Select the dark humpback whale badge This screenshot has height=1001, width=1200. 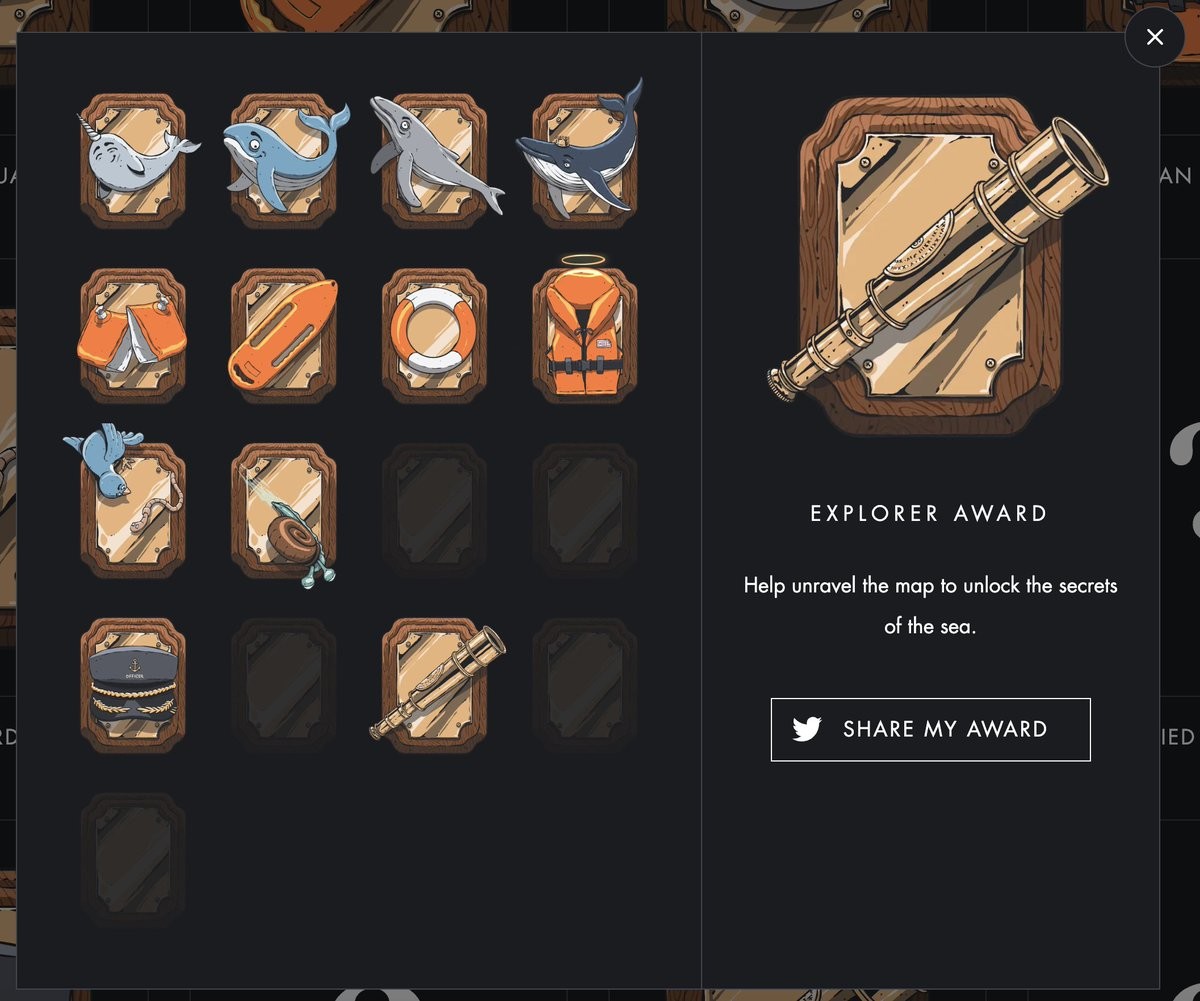[x=585, y=159]
